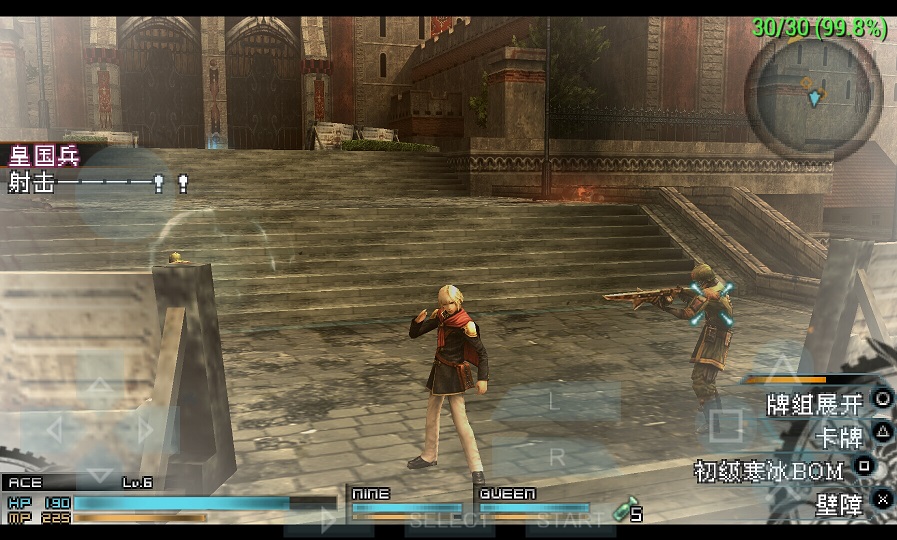The height and width of the screenshot is (540, 897).
Task: Open the circular minimap
Action: [x=814, y=97]
